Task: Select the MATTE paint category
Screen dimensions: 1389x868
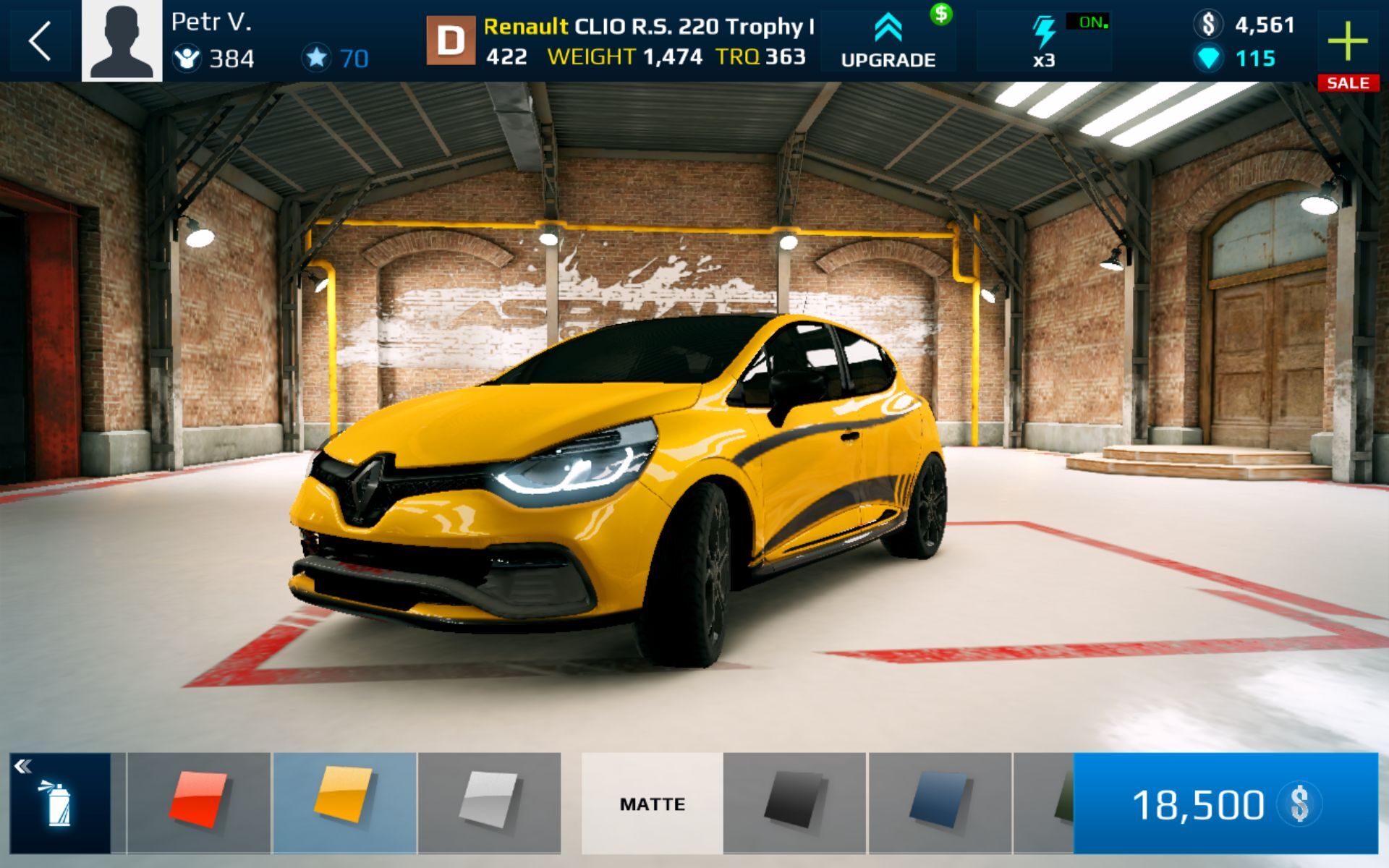Action: 652,803
